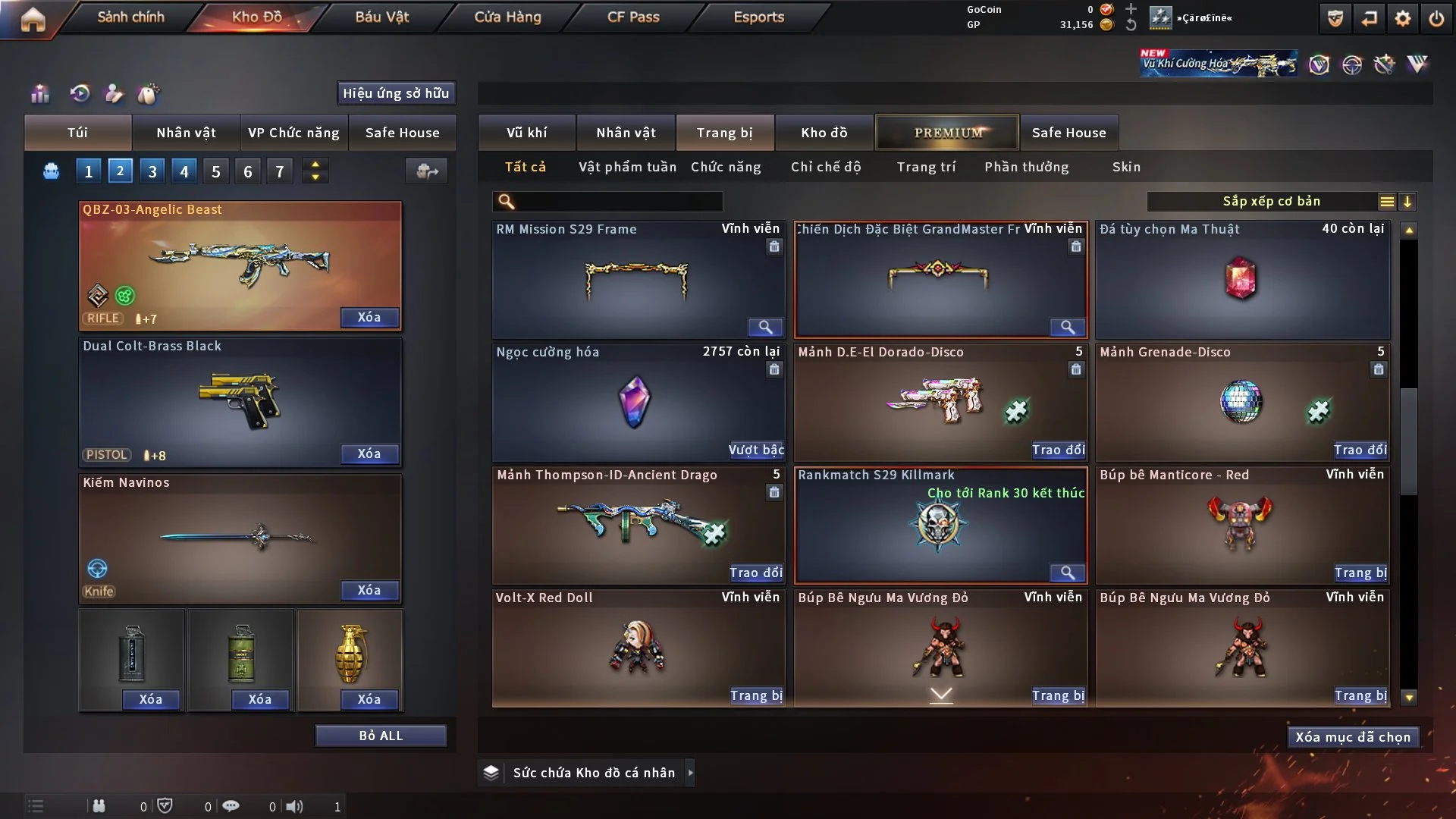Expand Sức chứa Kho đồ cá nhân
The width and height of the screenshot is (1456, 819).
click(x=690, y=773)
